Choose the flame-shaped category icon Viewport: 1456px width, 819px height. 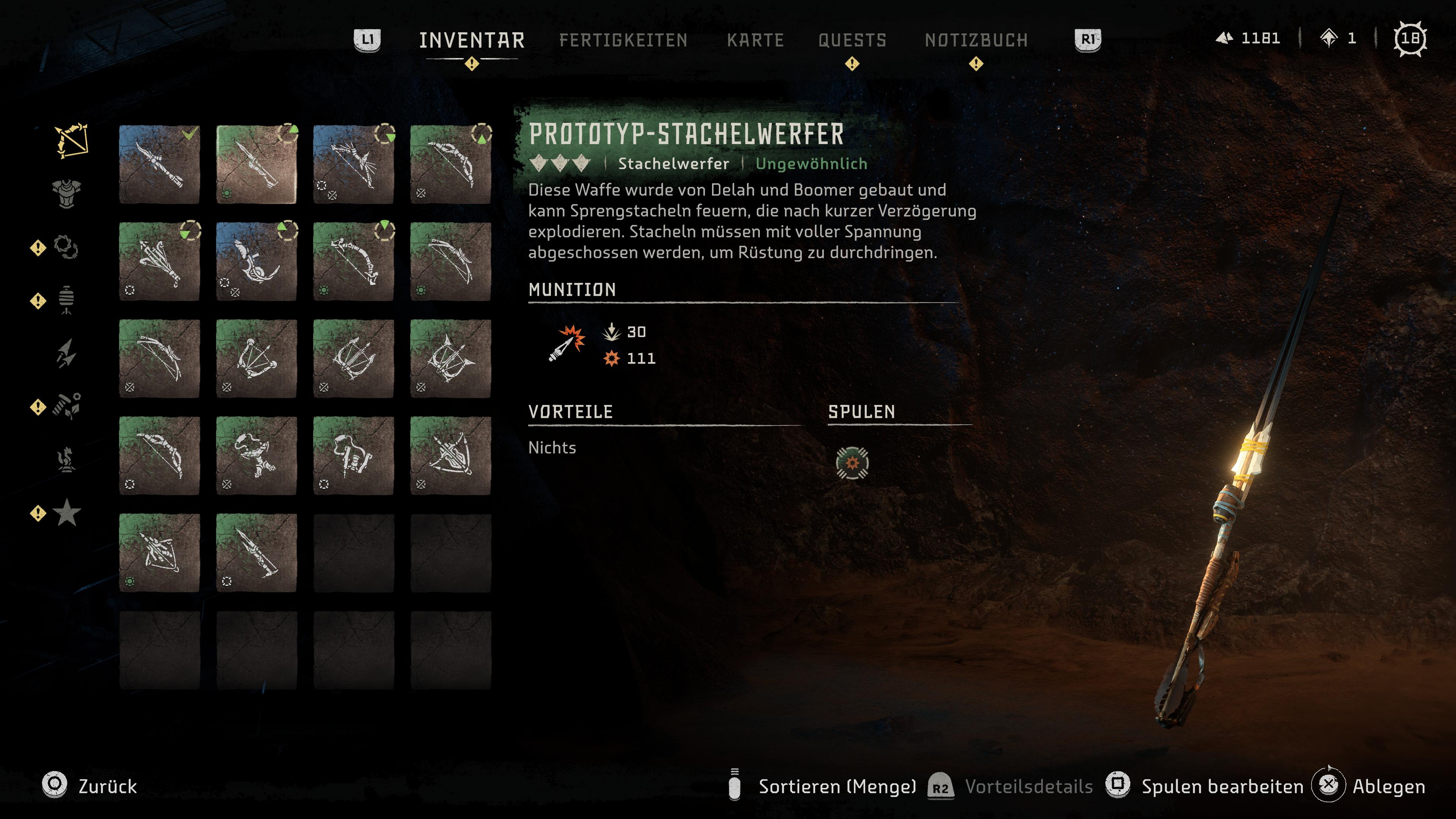coord(66,460)
